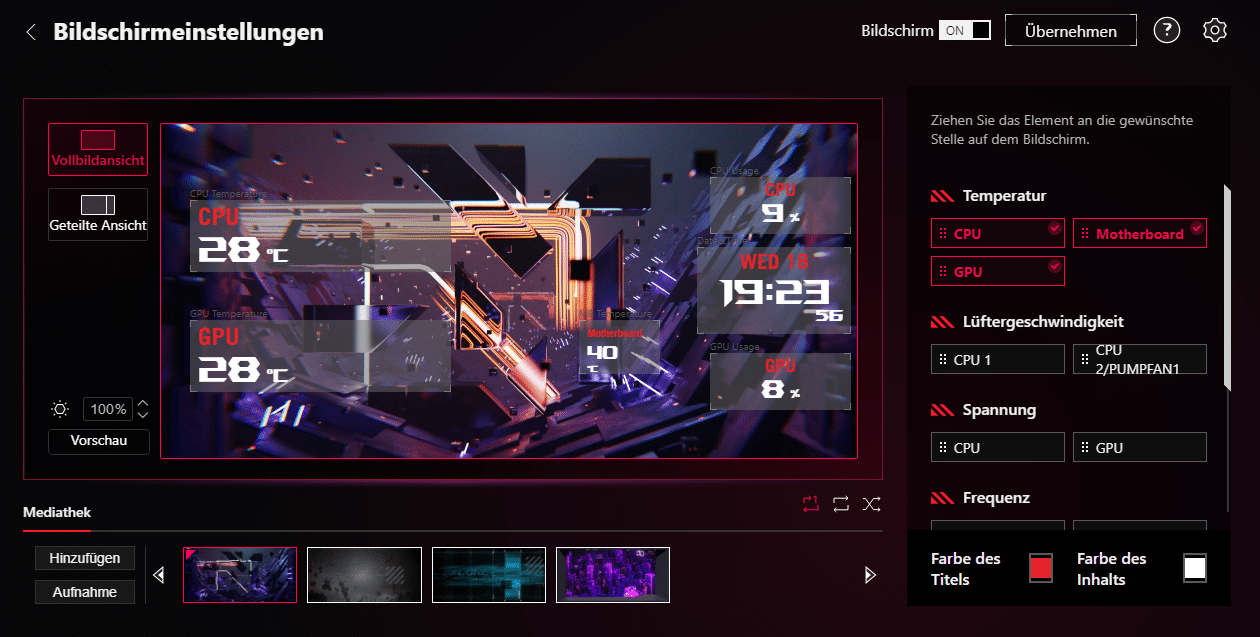Image resolution: width=1260 pixels, height=637 pixels.
Task: Click the Vorschau button
Action: click(x=98, y=441)
